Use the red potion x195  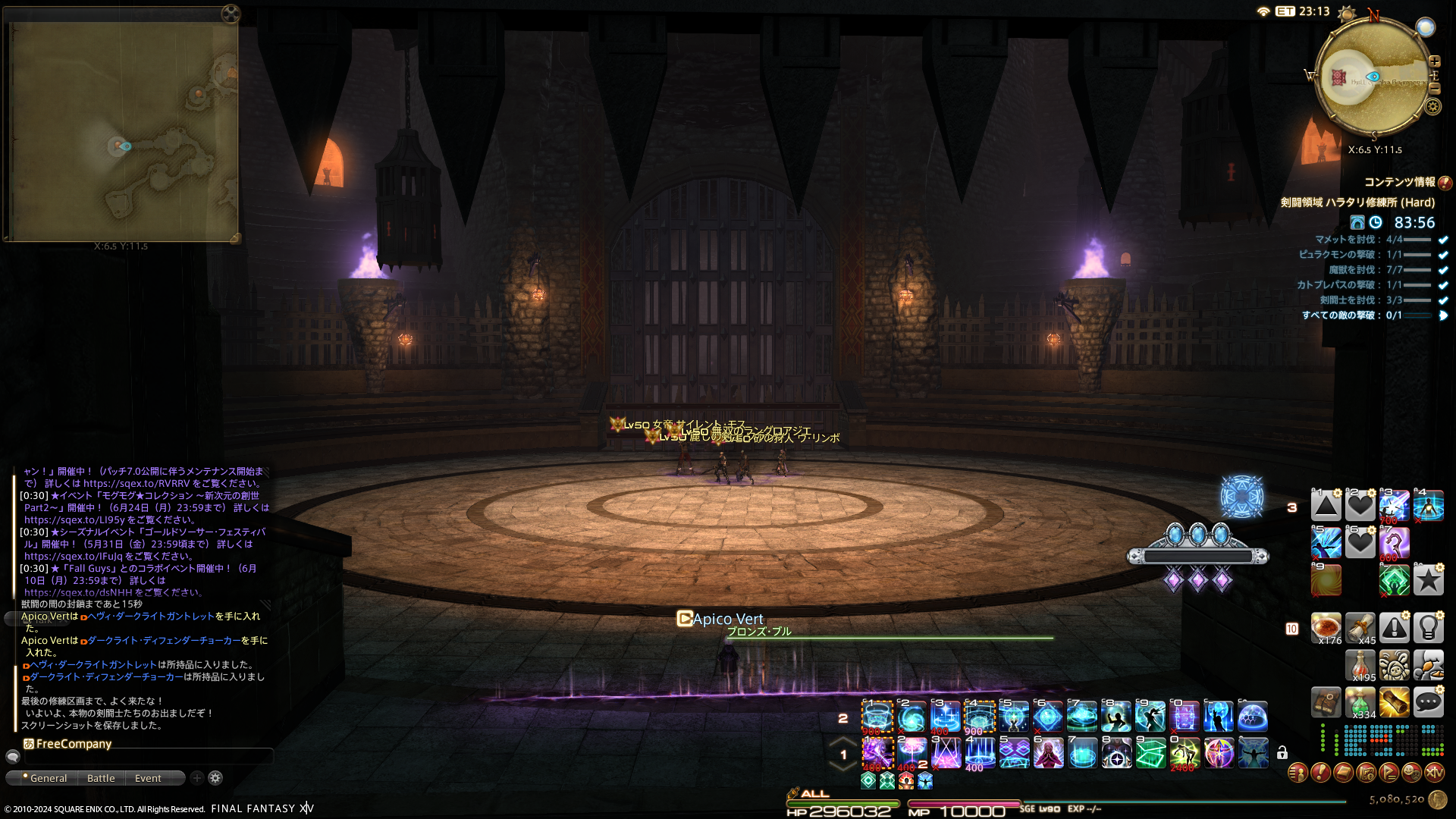[x=1360, y=665]
